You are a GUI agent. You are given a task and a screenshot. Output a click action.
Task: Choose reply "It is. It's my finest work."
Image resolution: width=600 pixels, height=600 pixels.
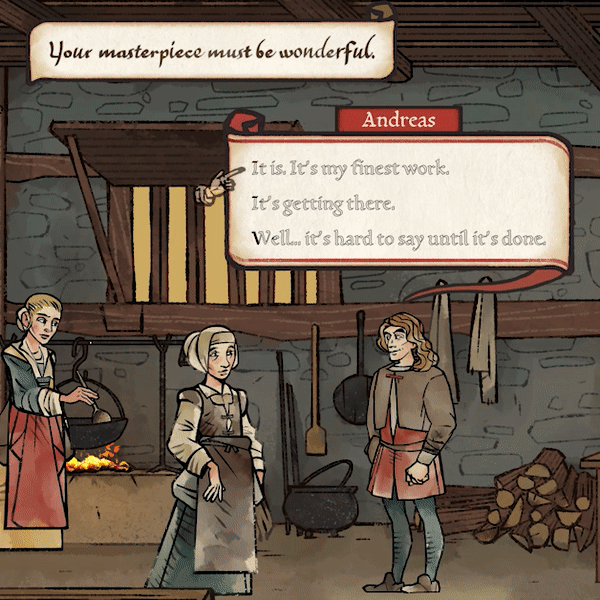pos(350,169)
